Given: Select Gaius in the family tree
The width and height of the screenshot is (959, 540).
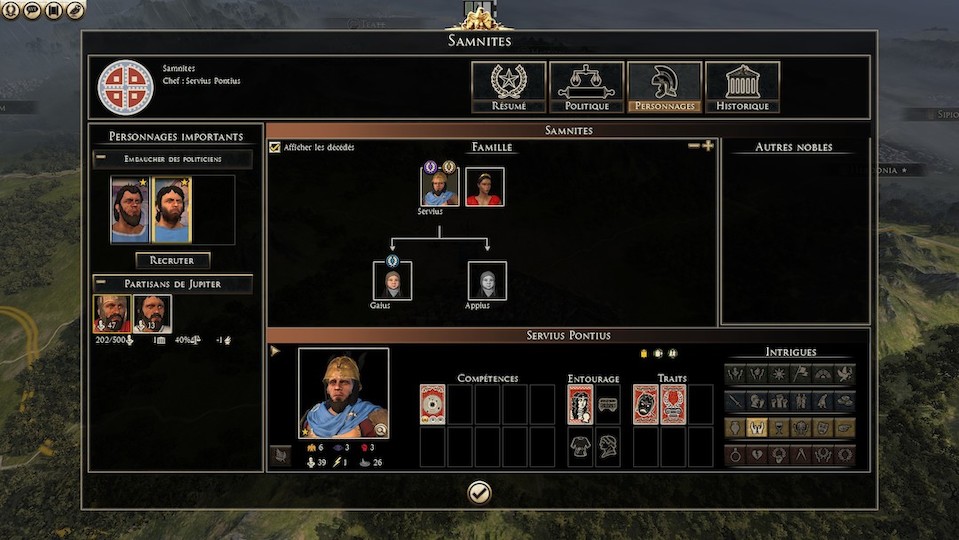Looking at the screenshot, I should click(392, 281).
